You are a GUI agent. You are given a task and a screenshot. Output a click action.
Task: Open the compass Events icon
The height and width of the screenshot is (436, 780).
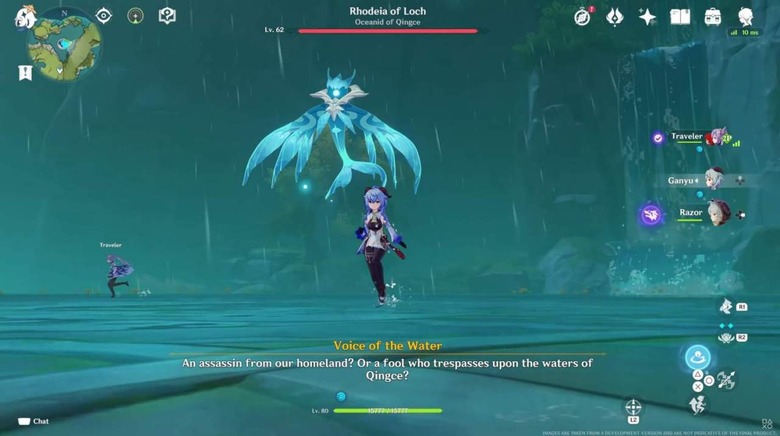tap(583, 17)
